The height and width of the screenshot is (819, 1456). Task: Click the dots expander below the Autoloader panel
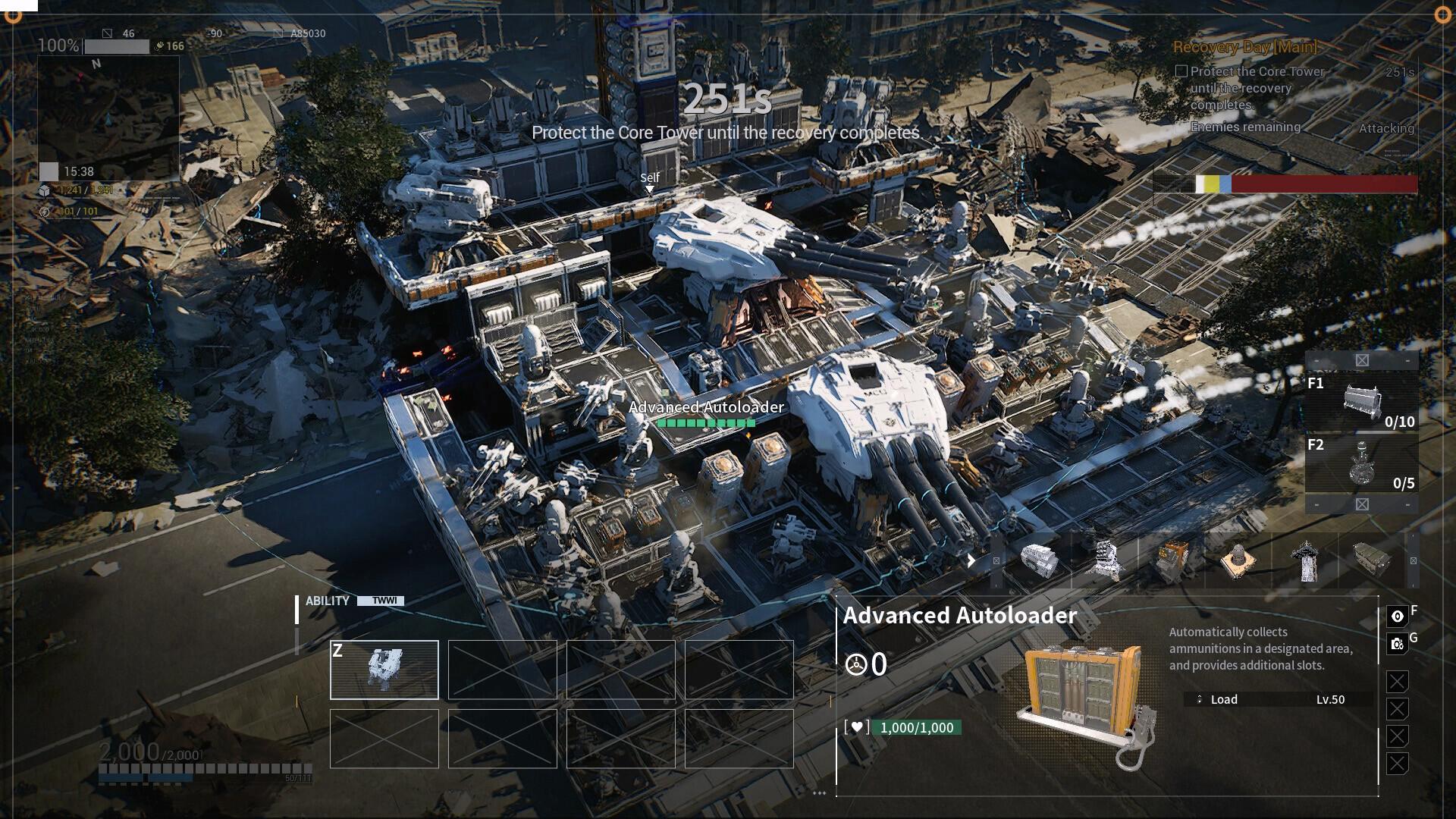point(819,792)
